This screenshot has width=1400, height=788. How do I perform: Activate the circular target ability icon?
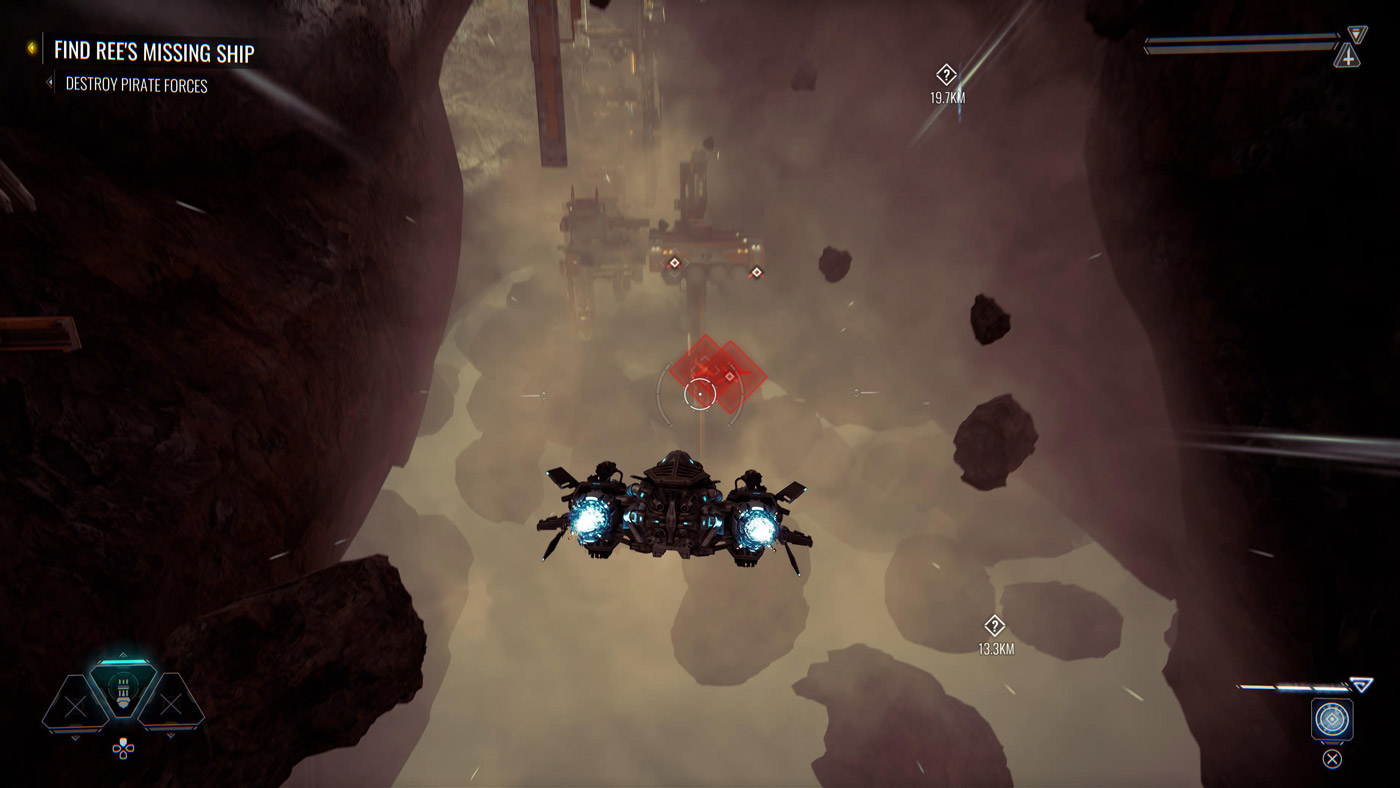[1332, 720]
